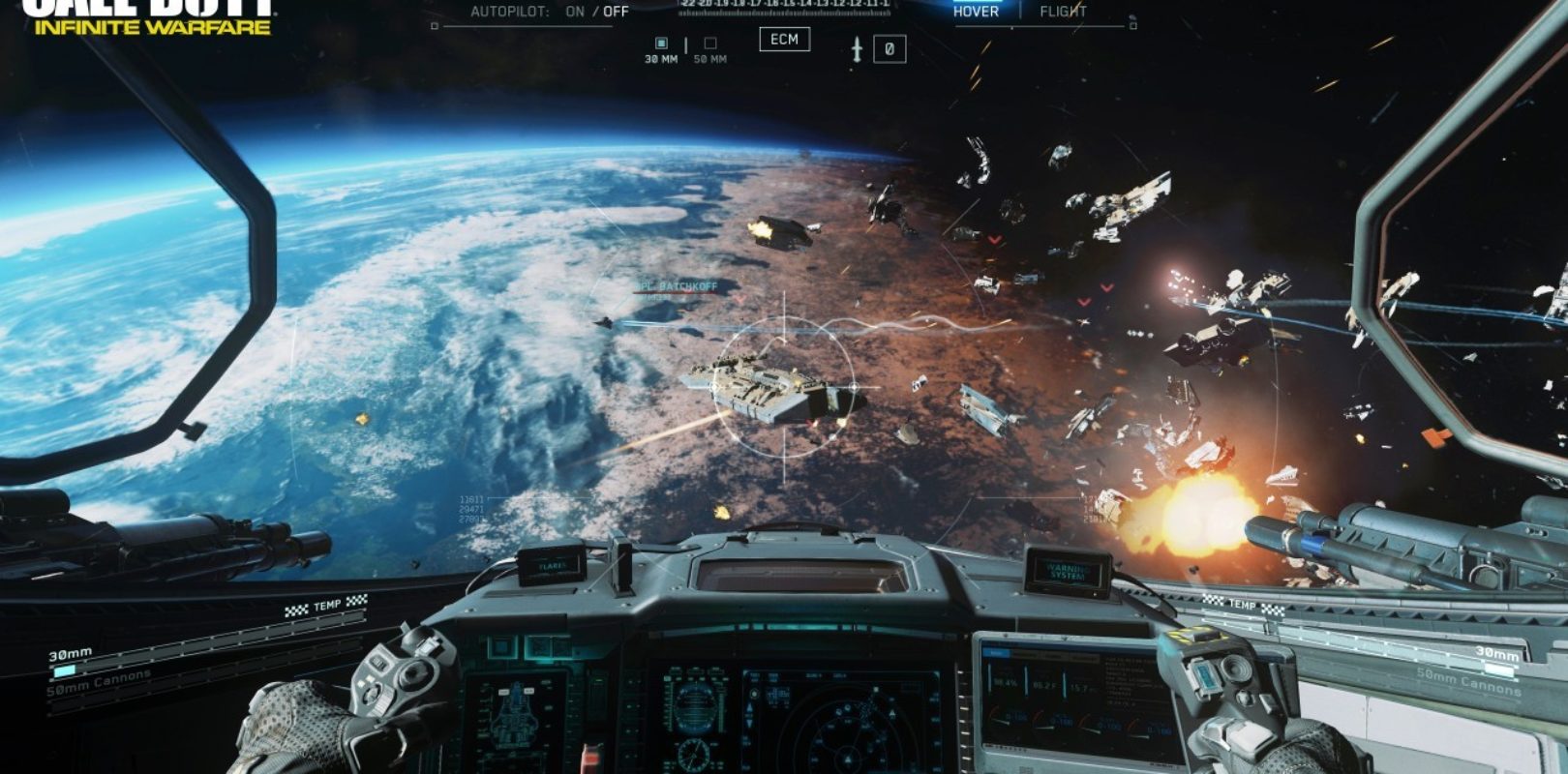Viewport: 1568px width, 774px height.
Task: Click the 30 MM ammo type icon
Action: [661, 43]
